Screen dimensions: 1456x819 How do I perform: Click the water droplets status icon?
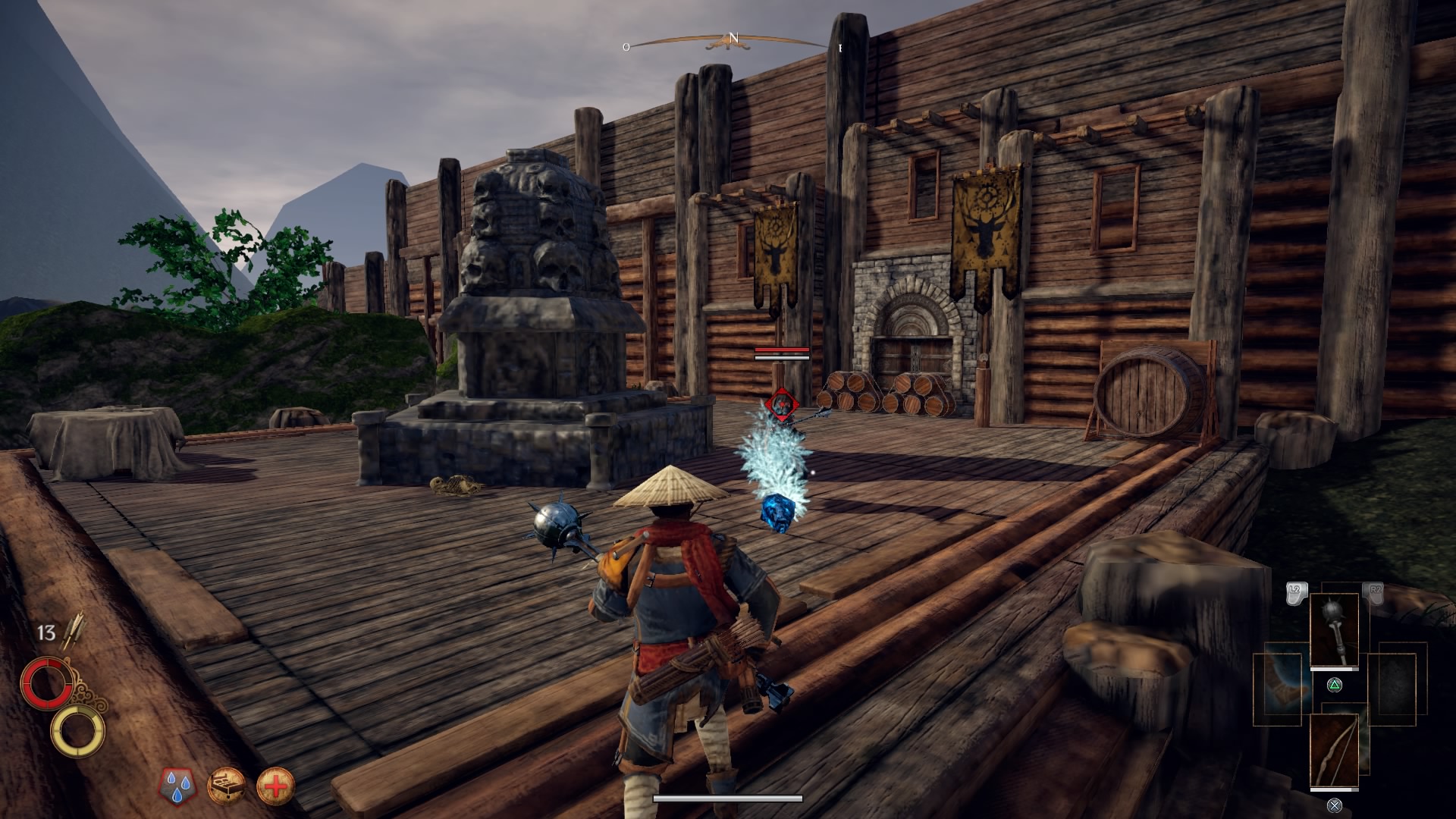coord(177,786)
